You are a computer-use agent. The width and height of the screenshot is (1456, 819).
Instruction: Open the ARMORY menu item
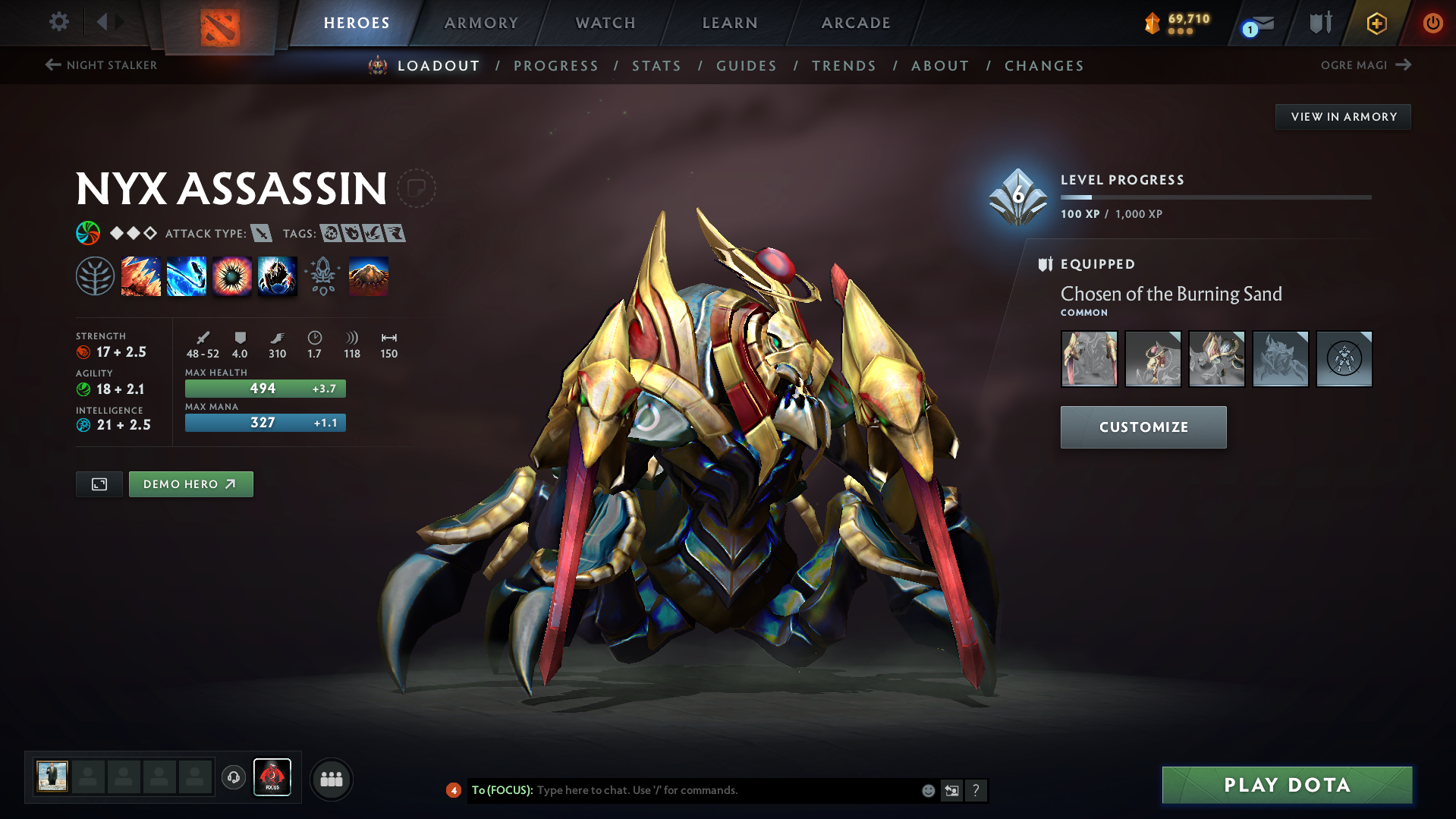coord(481,23)
